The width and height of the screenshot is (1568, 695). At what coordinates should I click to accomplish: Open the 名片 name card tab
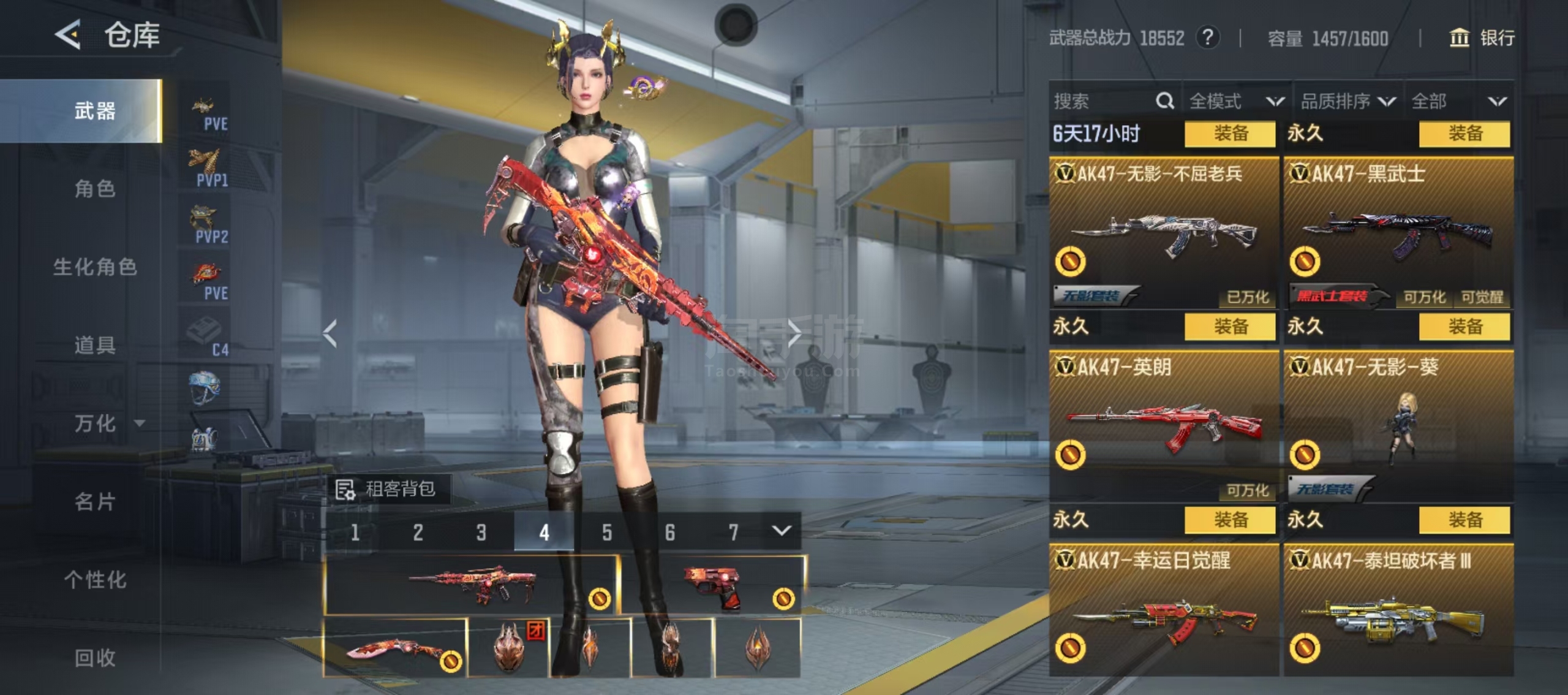[x=95, y=501]
